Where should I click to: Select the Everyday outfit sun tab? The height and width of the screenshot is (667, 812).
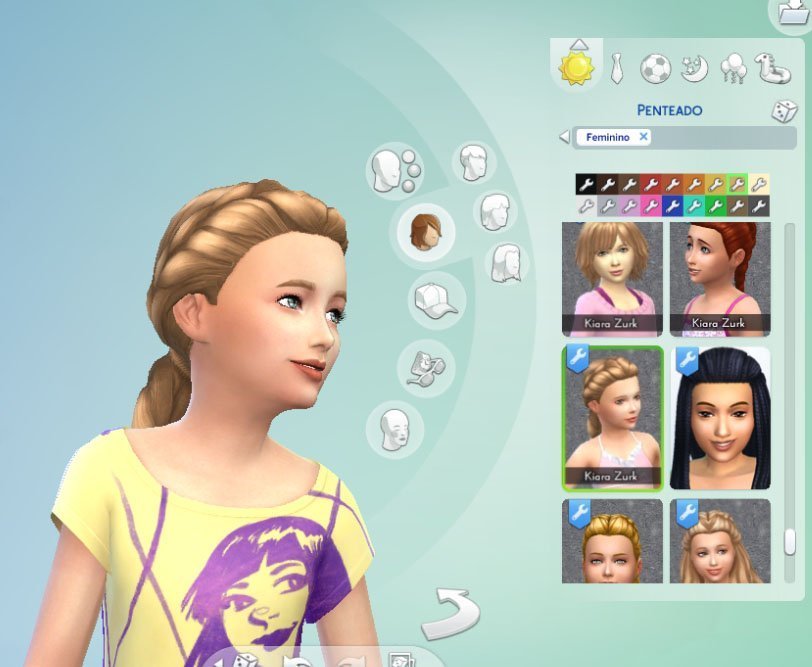coord(576,65)
